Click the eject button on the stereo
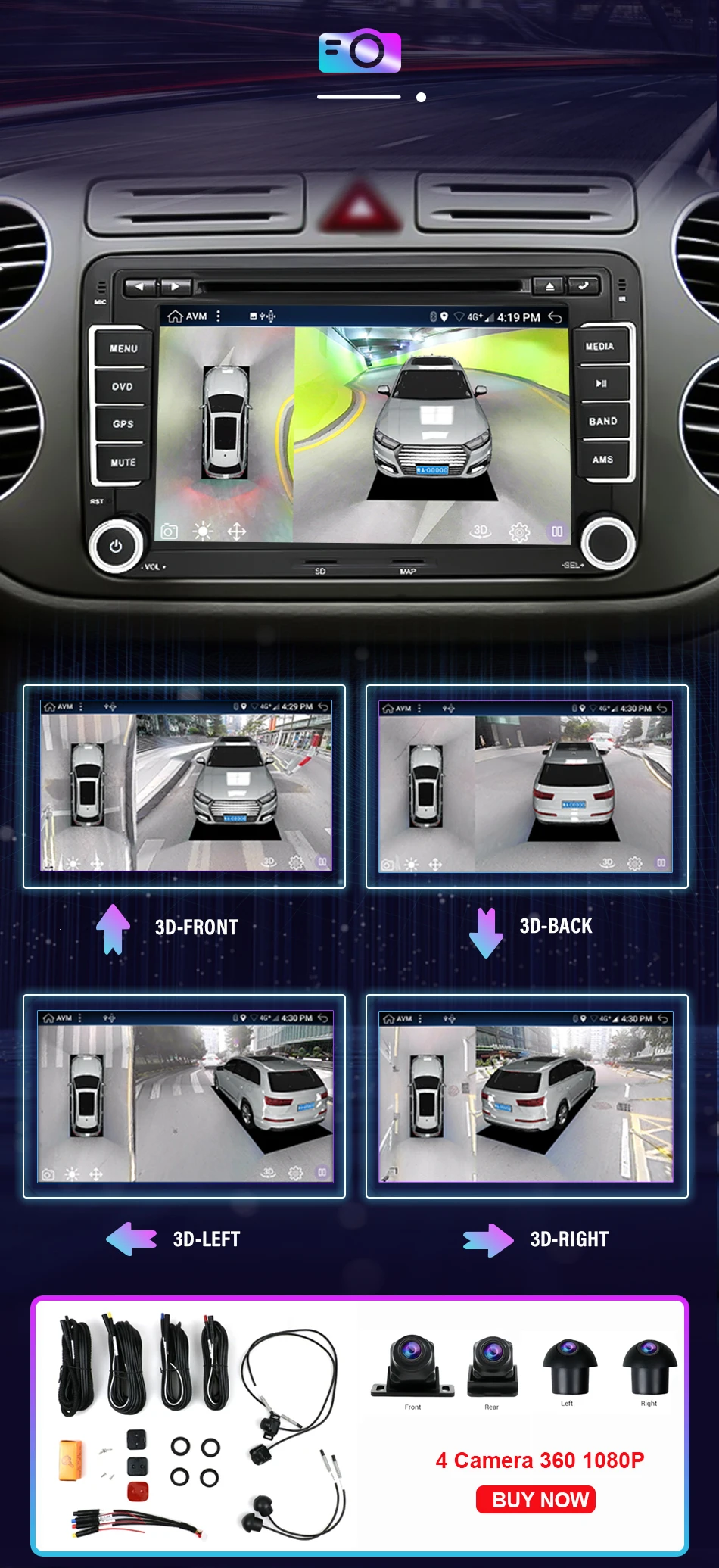Viewport: 719px width, 1568px height. click(x=549, y=286)
